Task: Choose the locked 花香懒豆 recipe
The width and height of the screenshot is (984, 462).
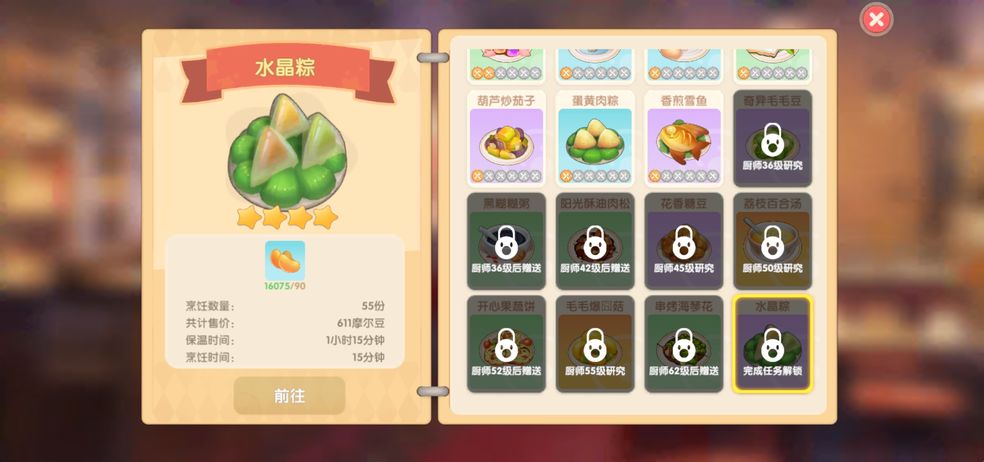Action: [x=684, y=240]
